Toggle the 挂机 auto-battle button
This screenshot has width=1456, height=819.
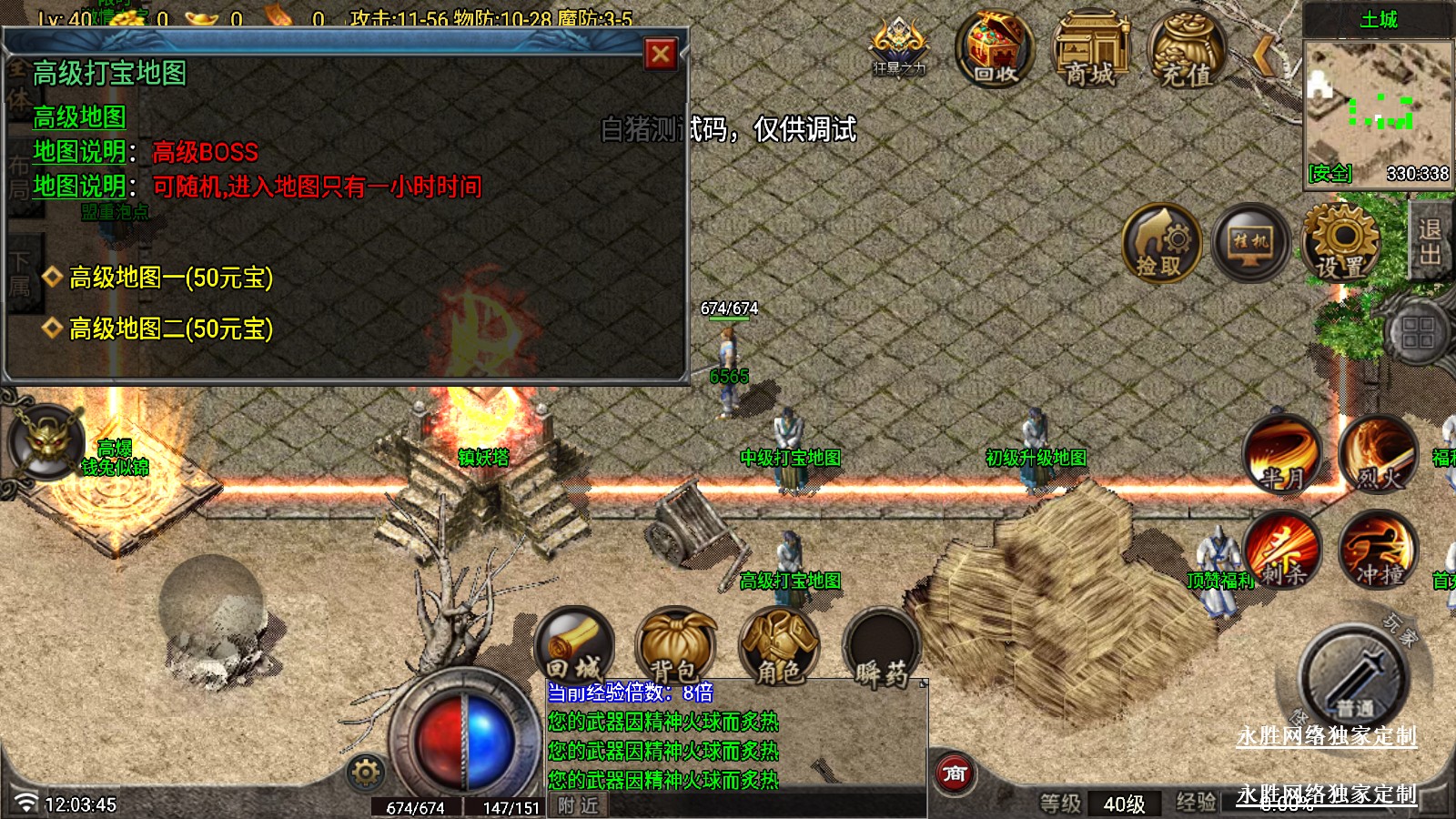coord(1250,243)
